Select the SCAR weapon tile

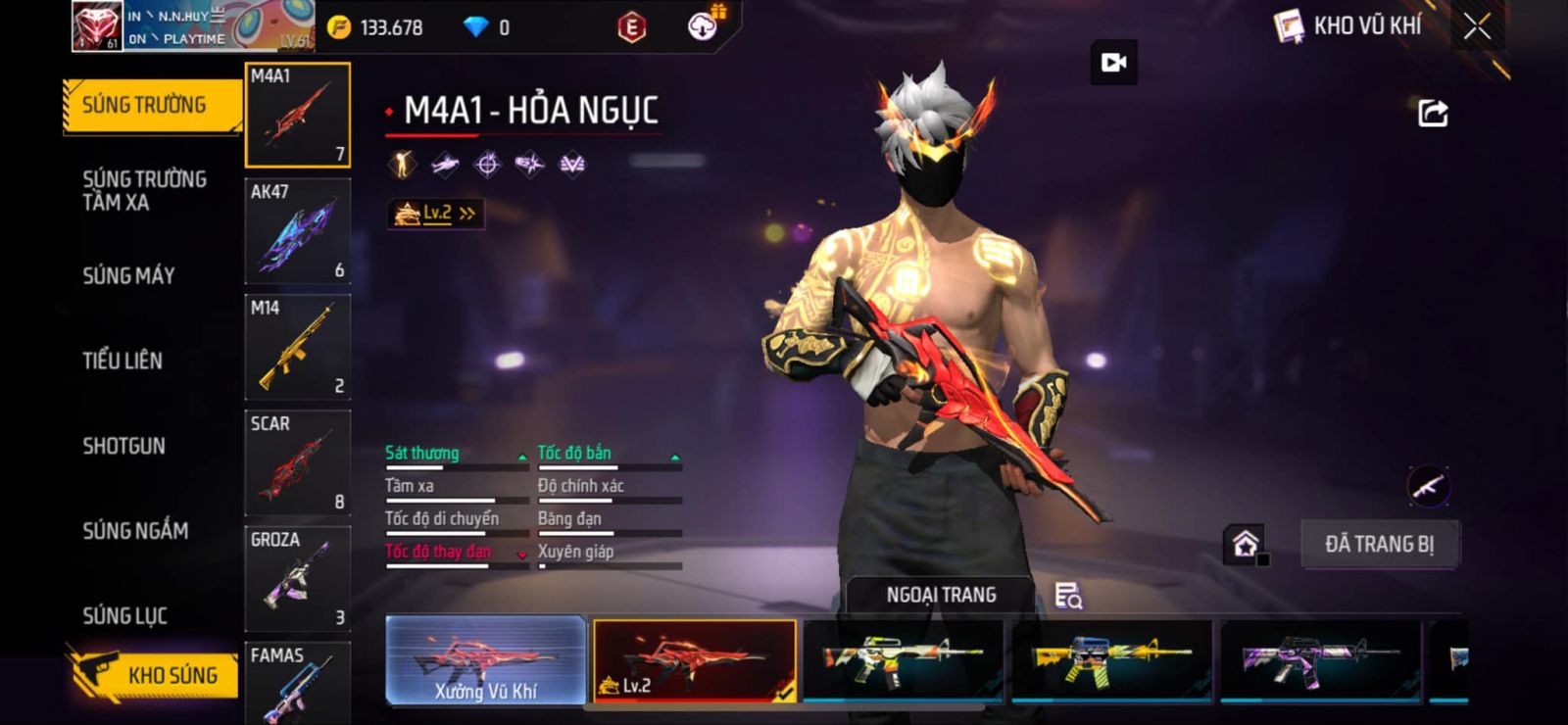(297, 463)
